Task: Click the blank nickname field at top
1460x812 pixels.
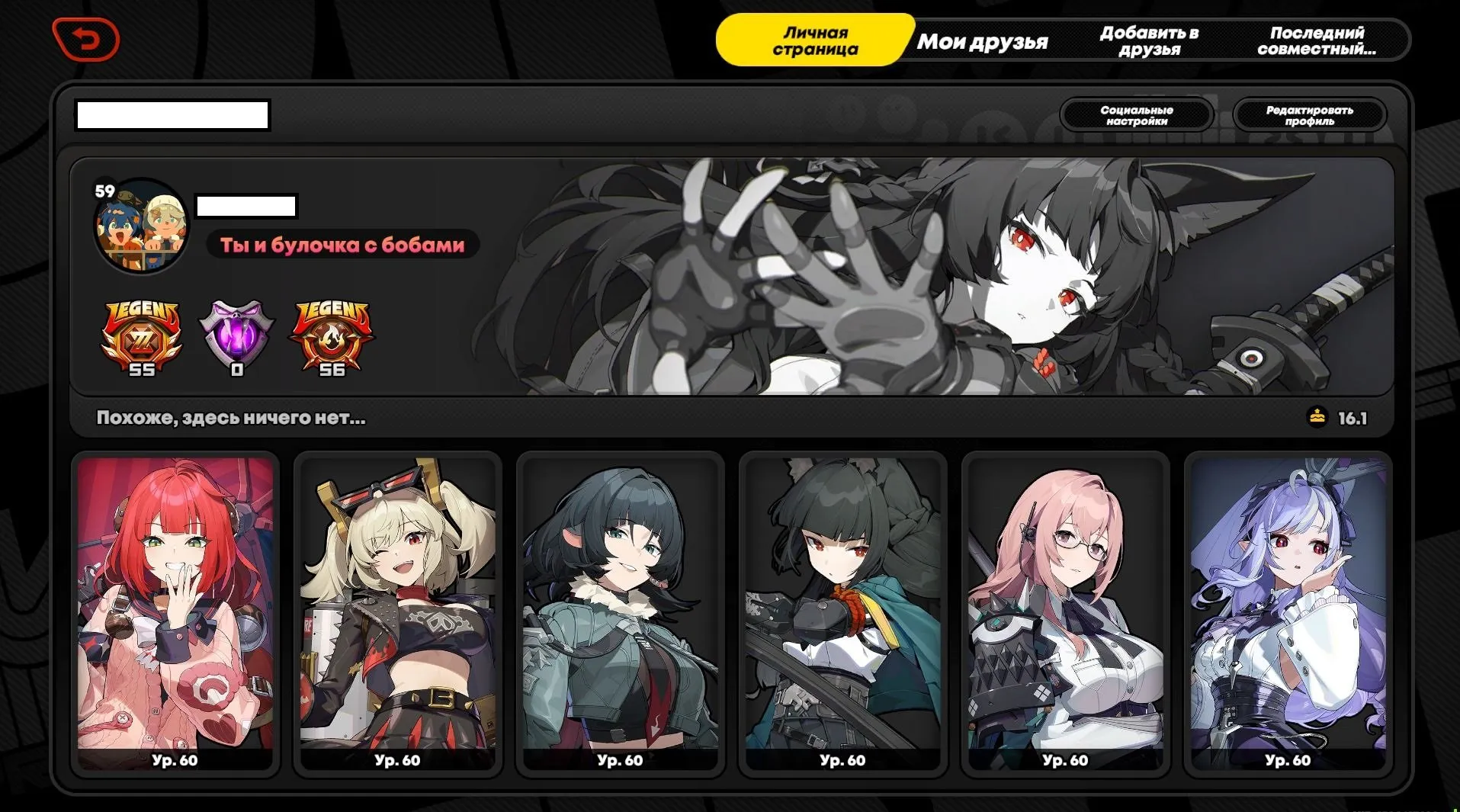Action: (x=172, y=114)
